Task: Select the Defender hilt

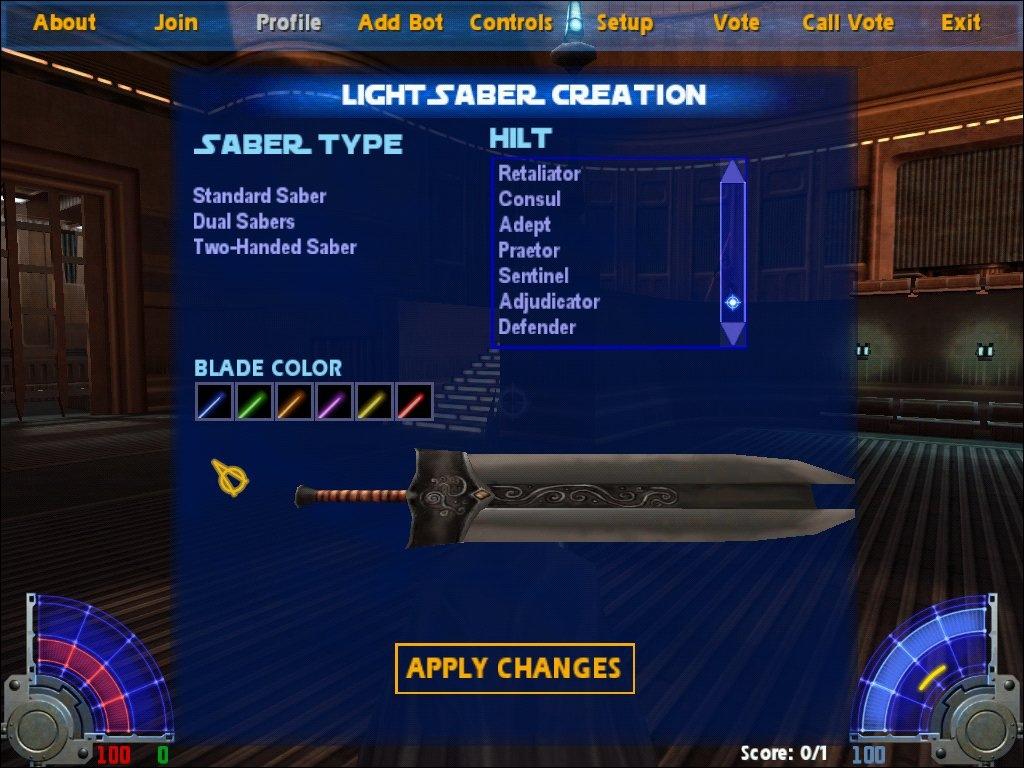Action: [x=537, y=327]
